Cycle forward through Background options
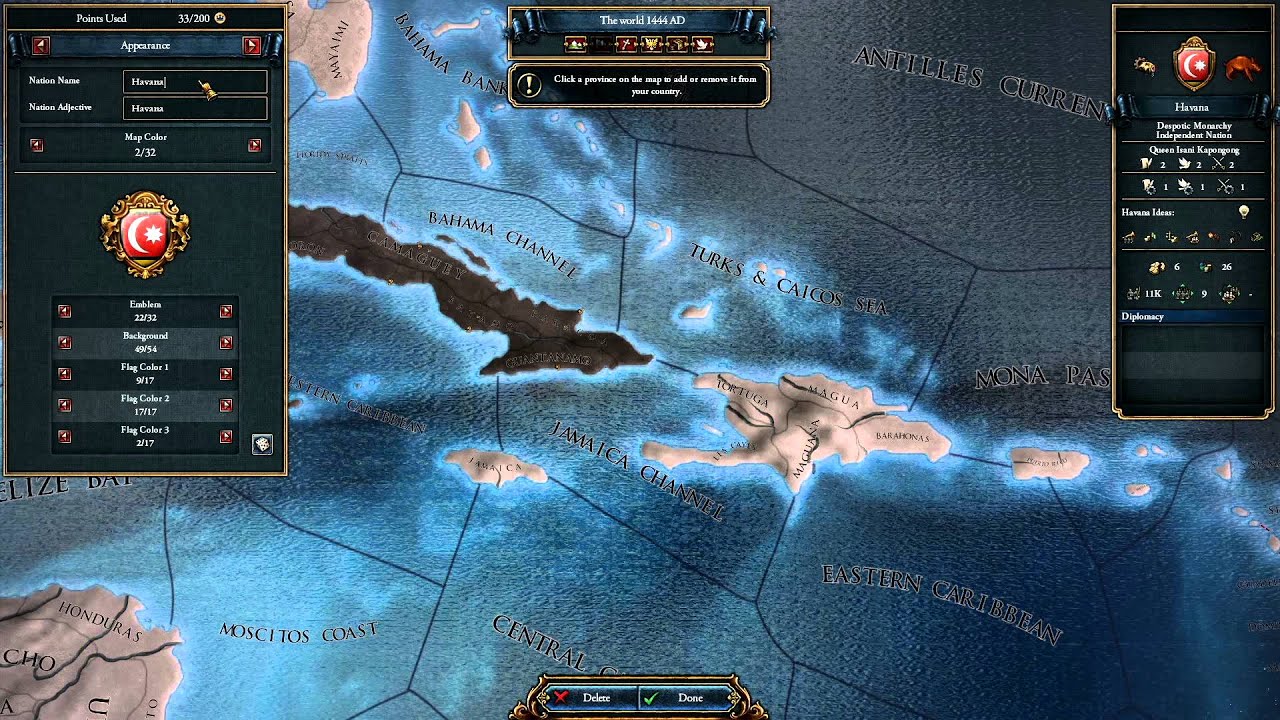1280x720 pixels. (x=229, y=342)
